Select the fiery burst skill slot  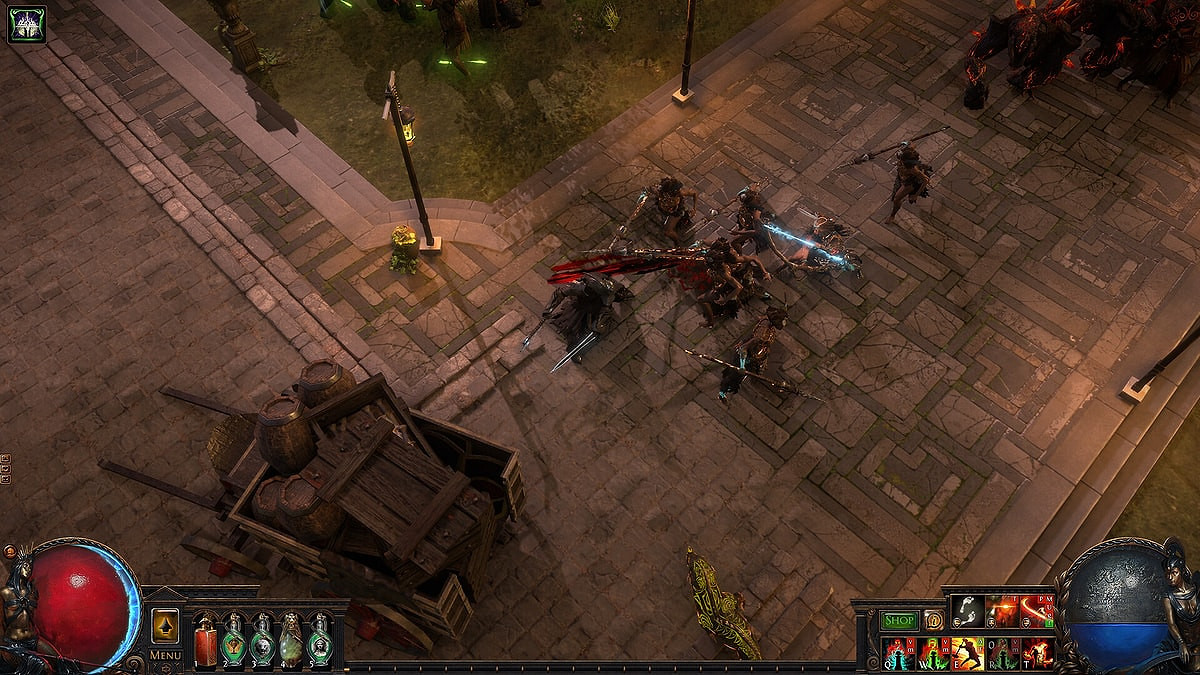1002,612
